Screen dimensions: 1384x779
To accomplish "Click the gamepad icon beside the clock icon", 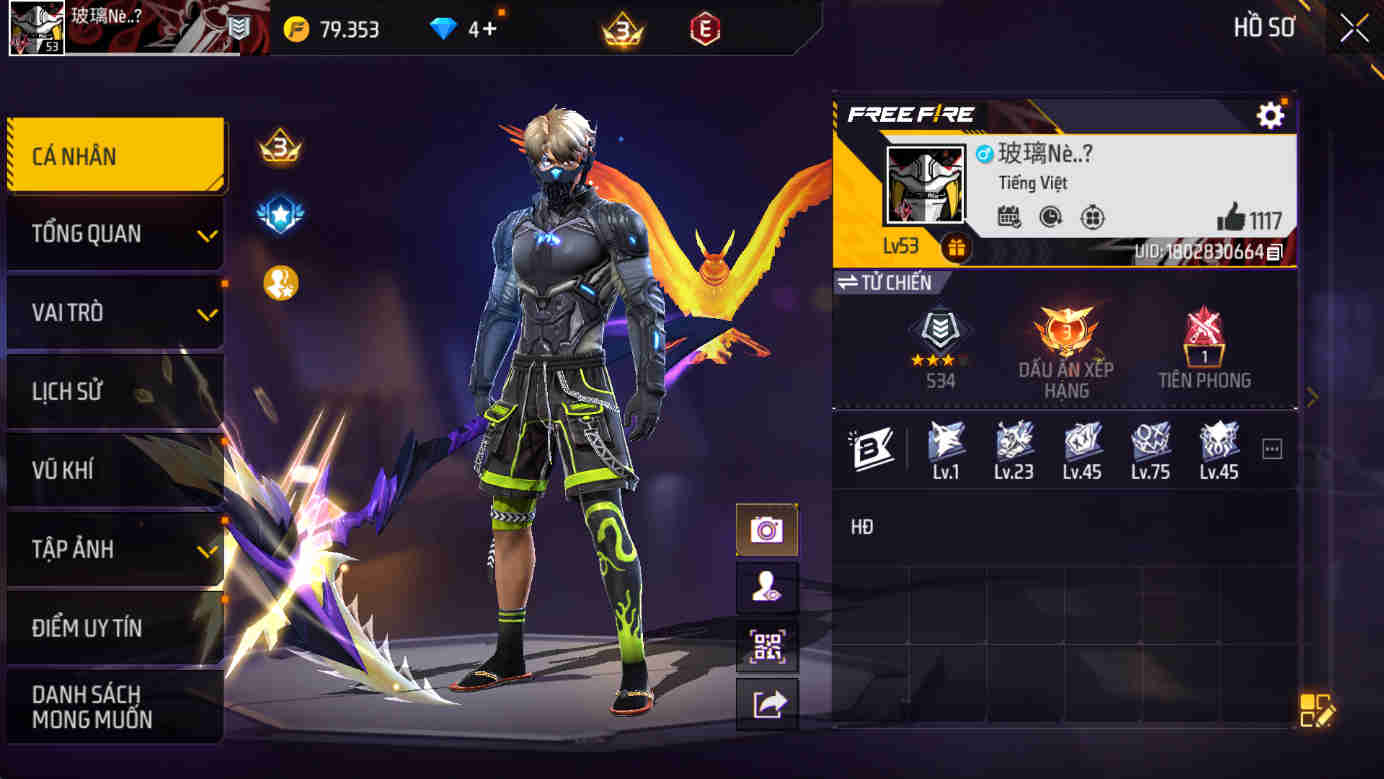I will click(x=1091, y=217).
